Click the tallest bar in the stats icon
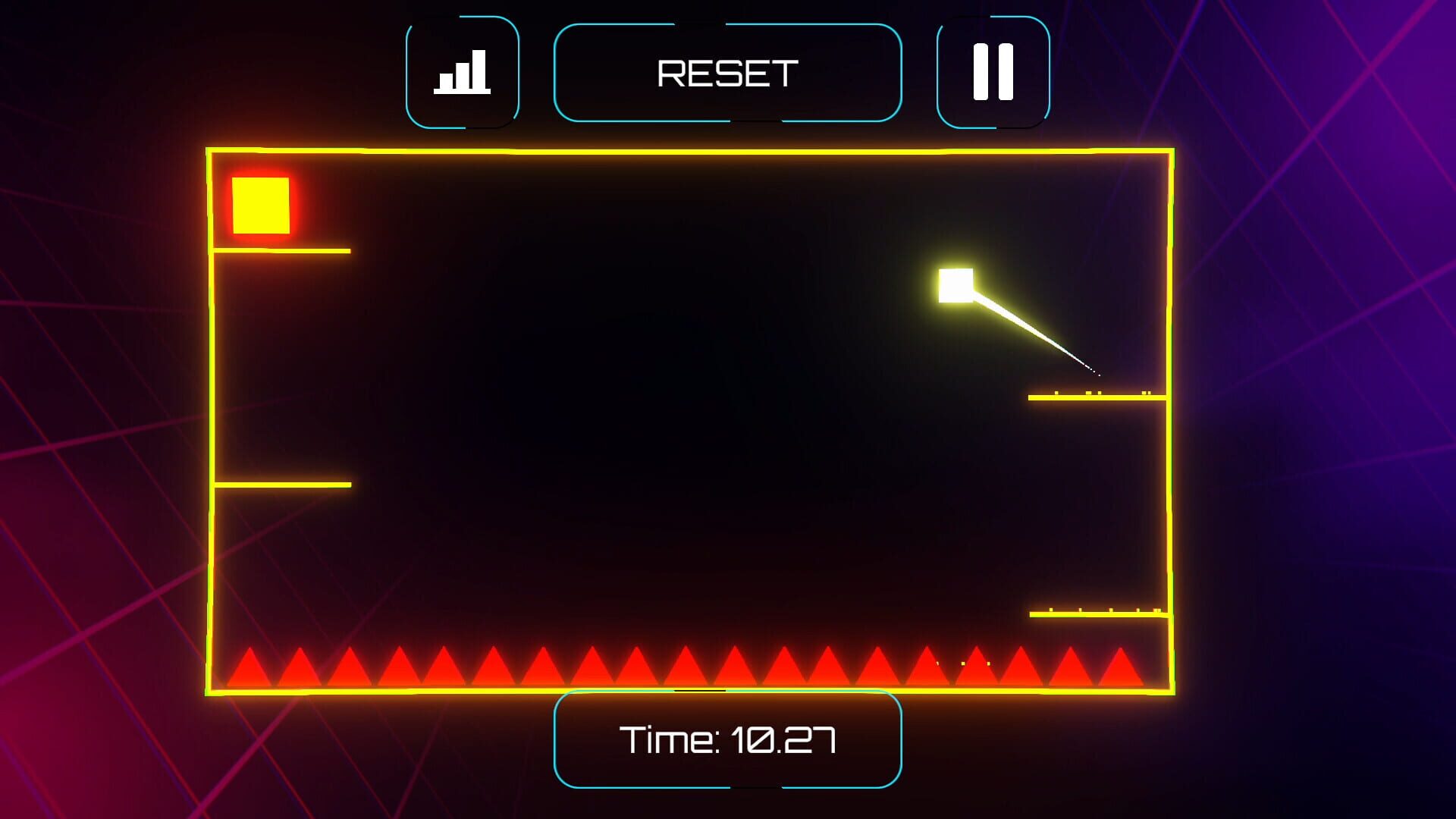The width and height of the screenshot is (1456, 819). [x=479, y=68]
